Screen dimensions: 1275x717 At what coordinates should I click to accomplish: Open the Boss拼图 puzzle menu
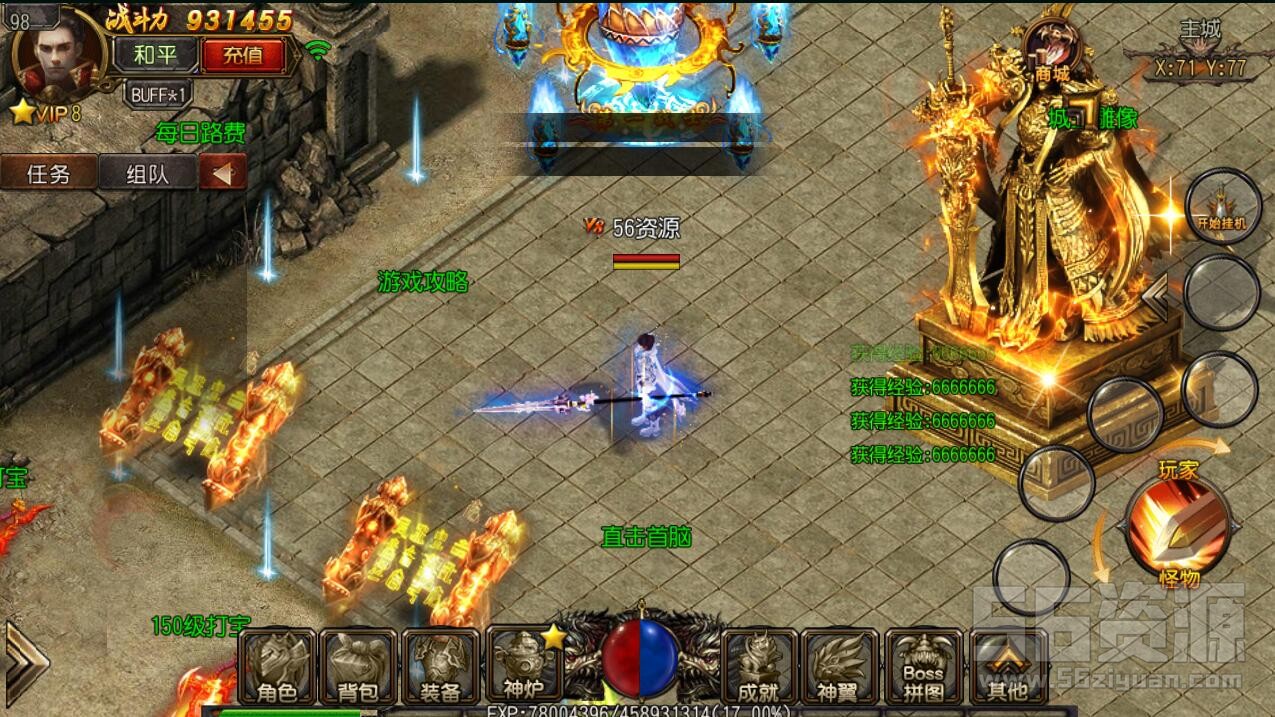(x=922, y=667)
